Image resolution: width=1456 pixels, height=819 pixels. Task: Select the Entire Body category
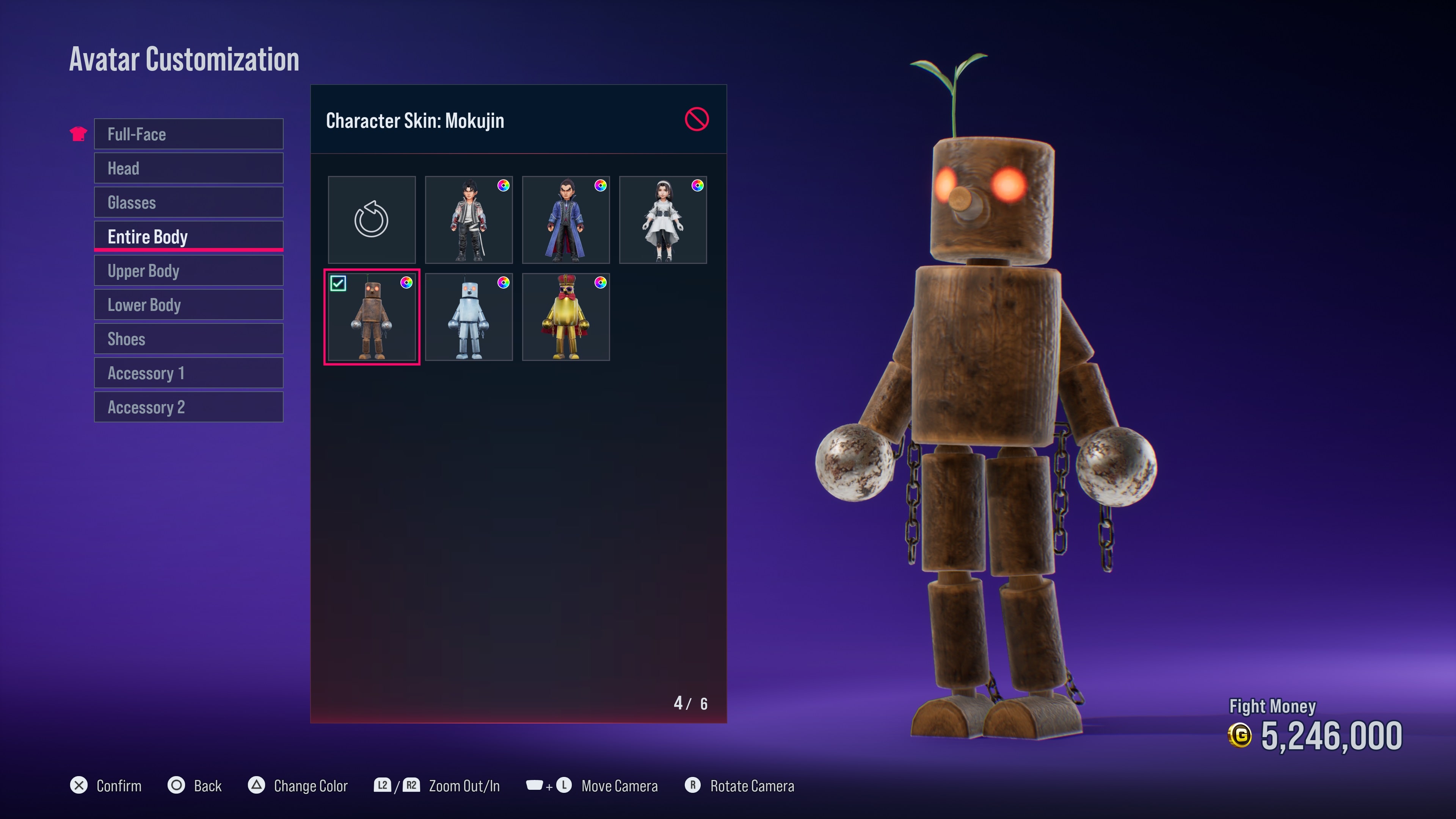point(188,236)
